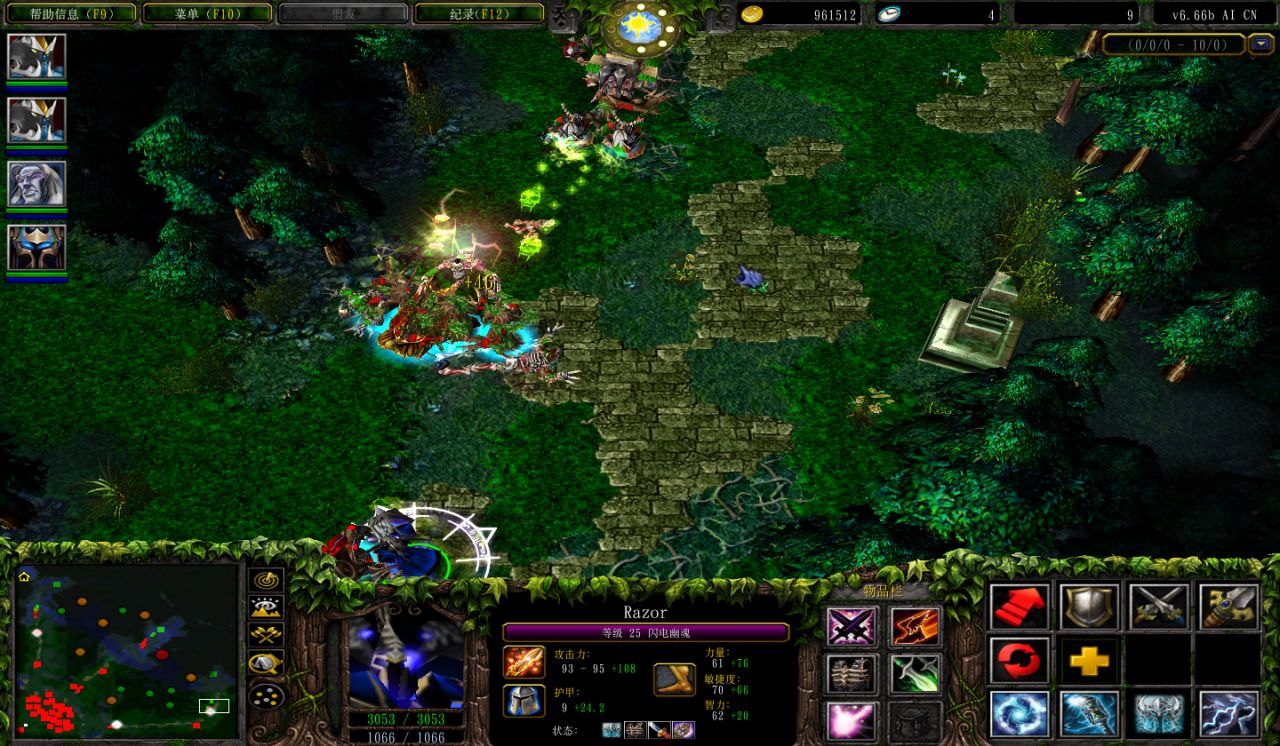1280x746 pixels.
Task: Activate the minimap signal ping button
Action: 266,580
